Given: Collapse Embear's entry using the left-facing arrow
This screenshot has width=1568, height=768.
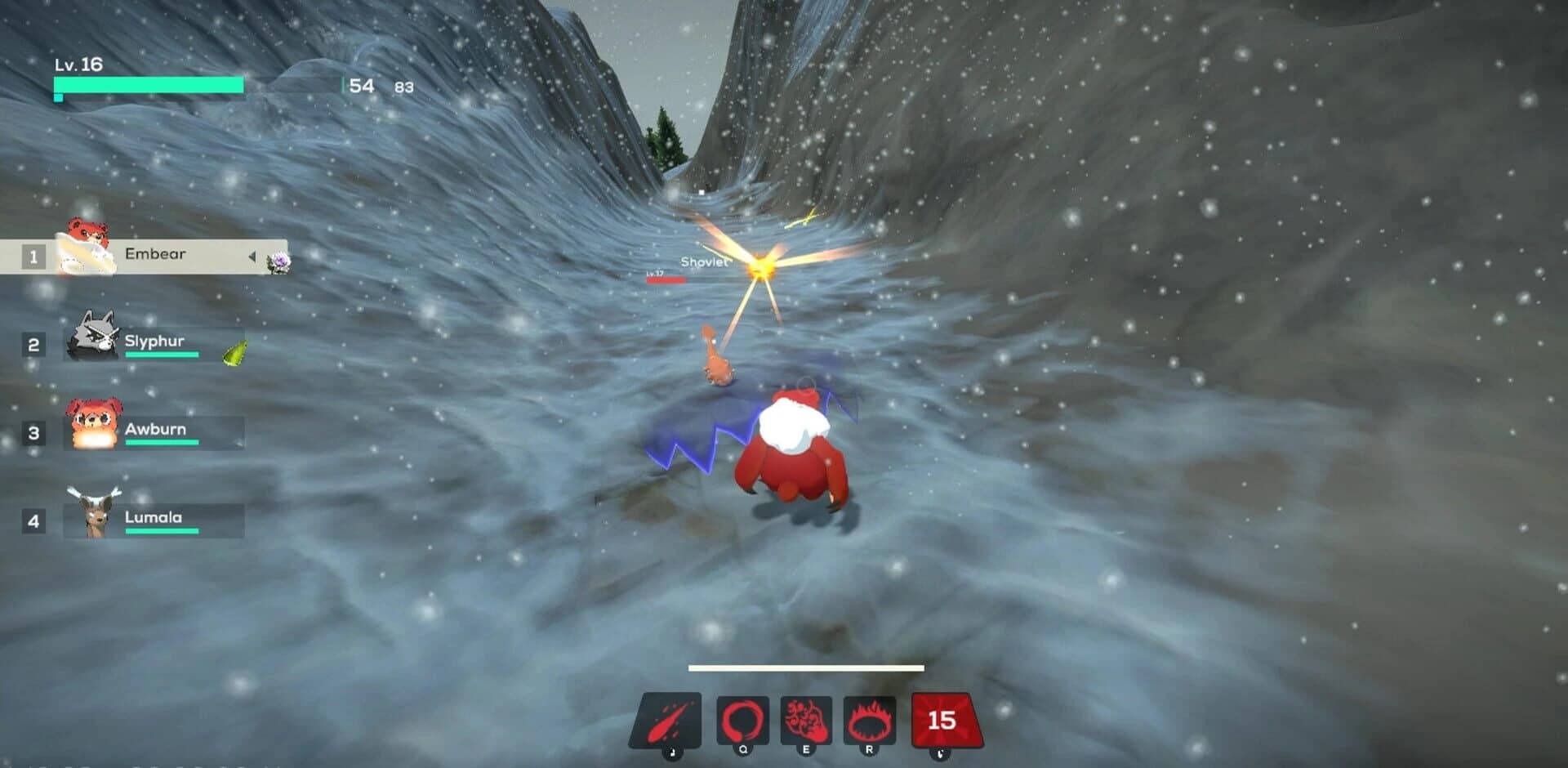Looking at the screenshot, I should tap(252, 255).
